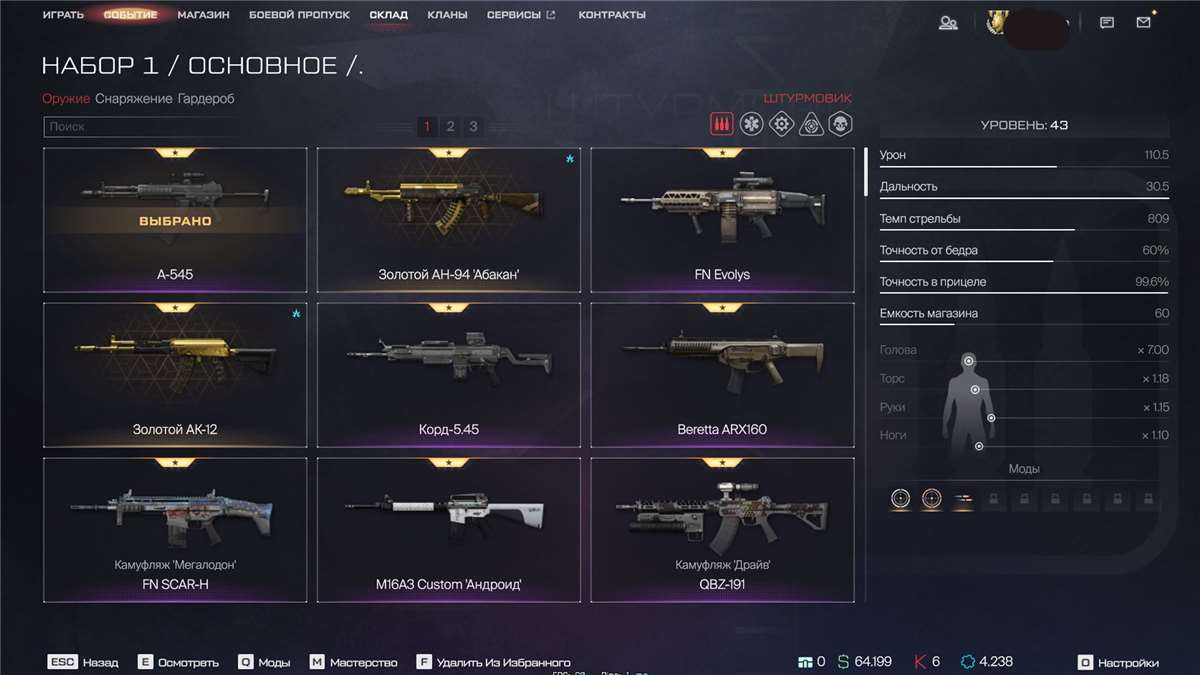Open the Кланы menu

pyautogui.click(x=446, y=15)
